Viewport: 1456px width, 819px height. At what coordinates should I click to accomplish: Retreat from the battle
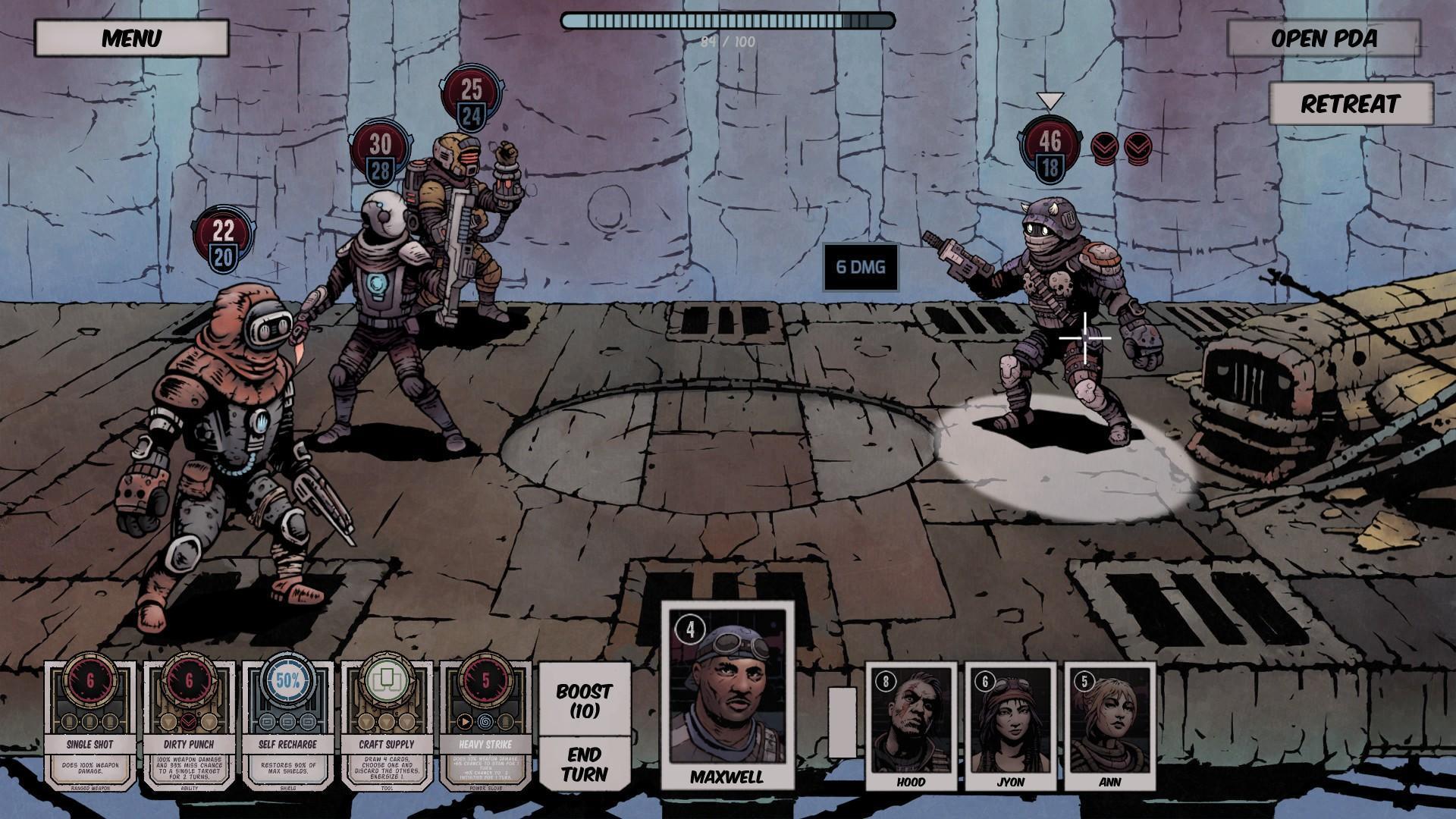(1351, 104)
